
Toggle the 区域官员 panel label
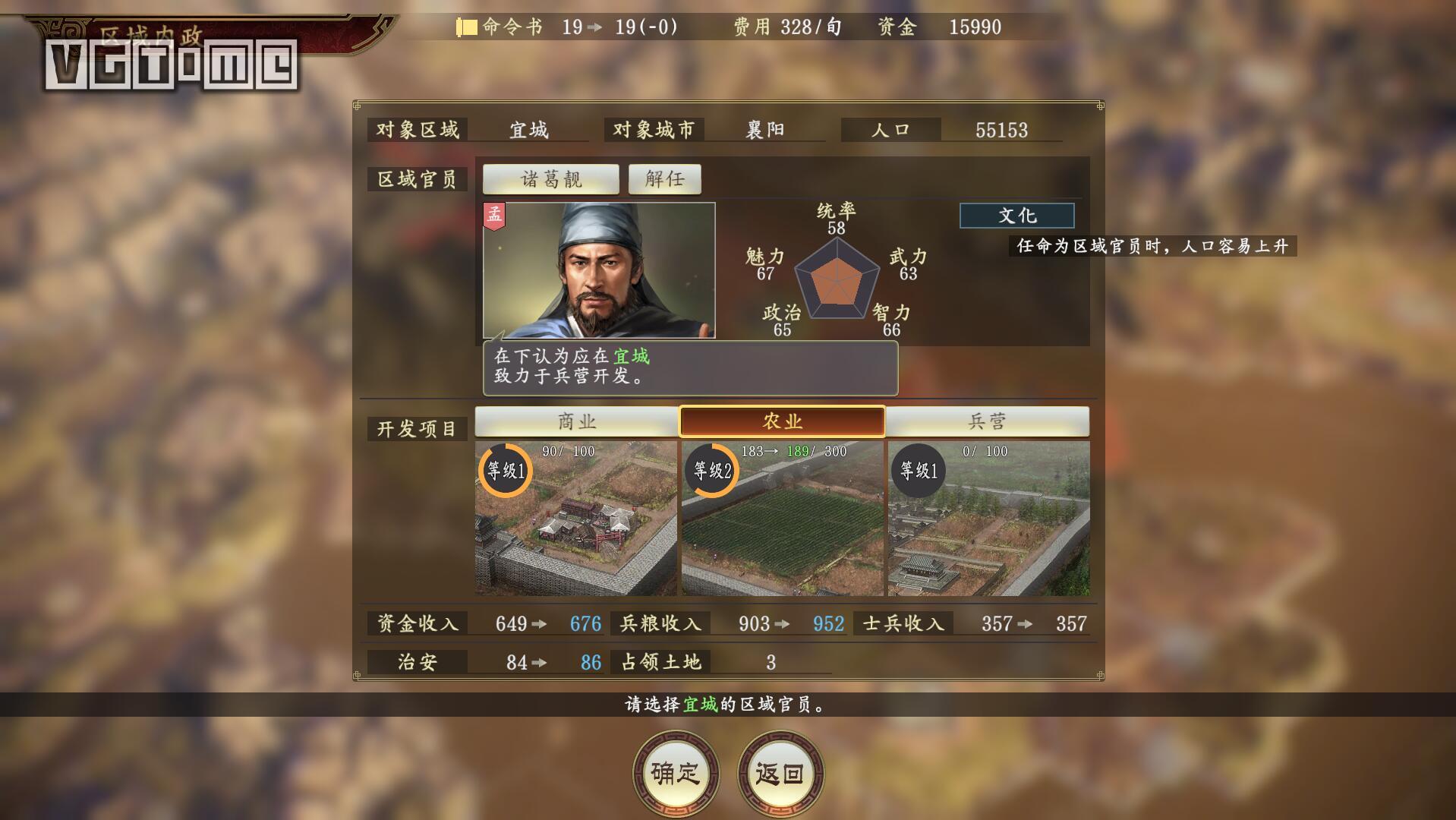[417, 178]
